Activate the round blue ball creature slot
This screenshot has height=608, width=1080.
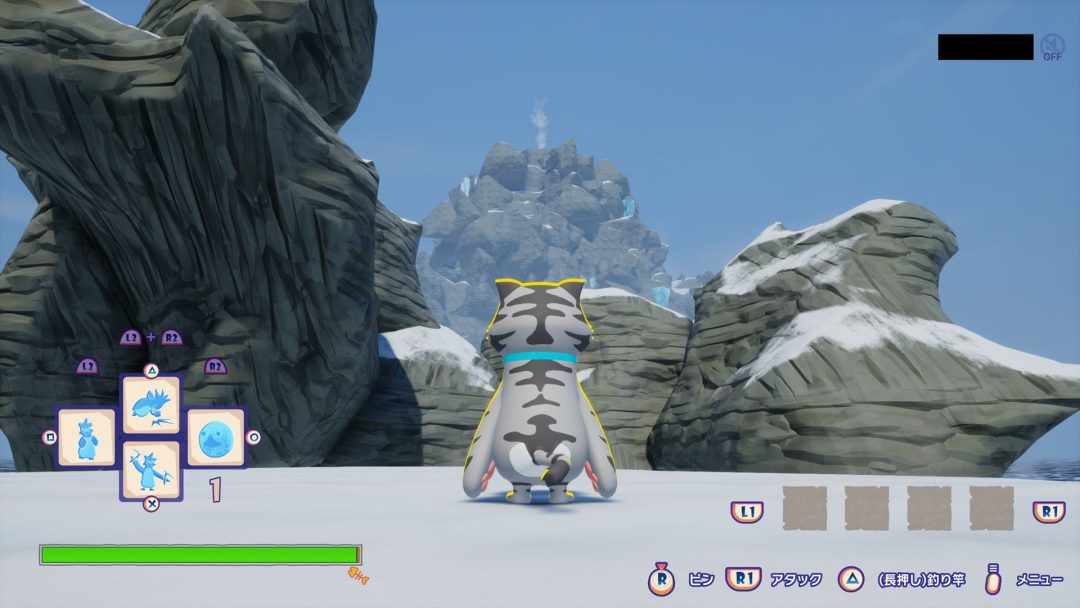[x=216, y=437]
